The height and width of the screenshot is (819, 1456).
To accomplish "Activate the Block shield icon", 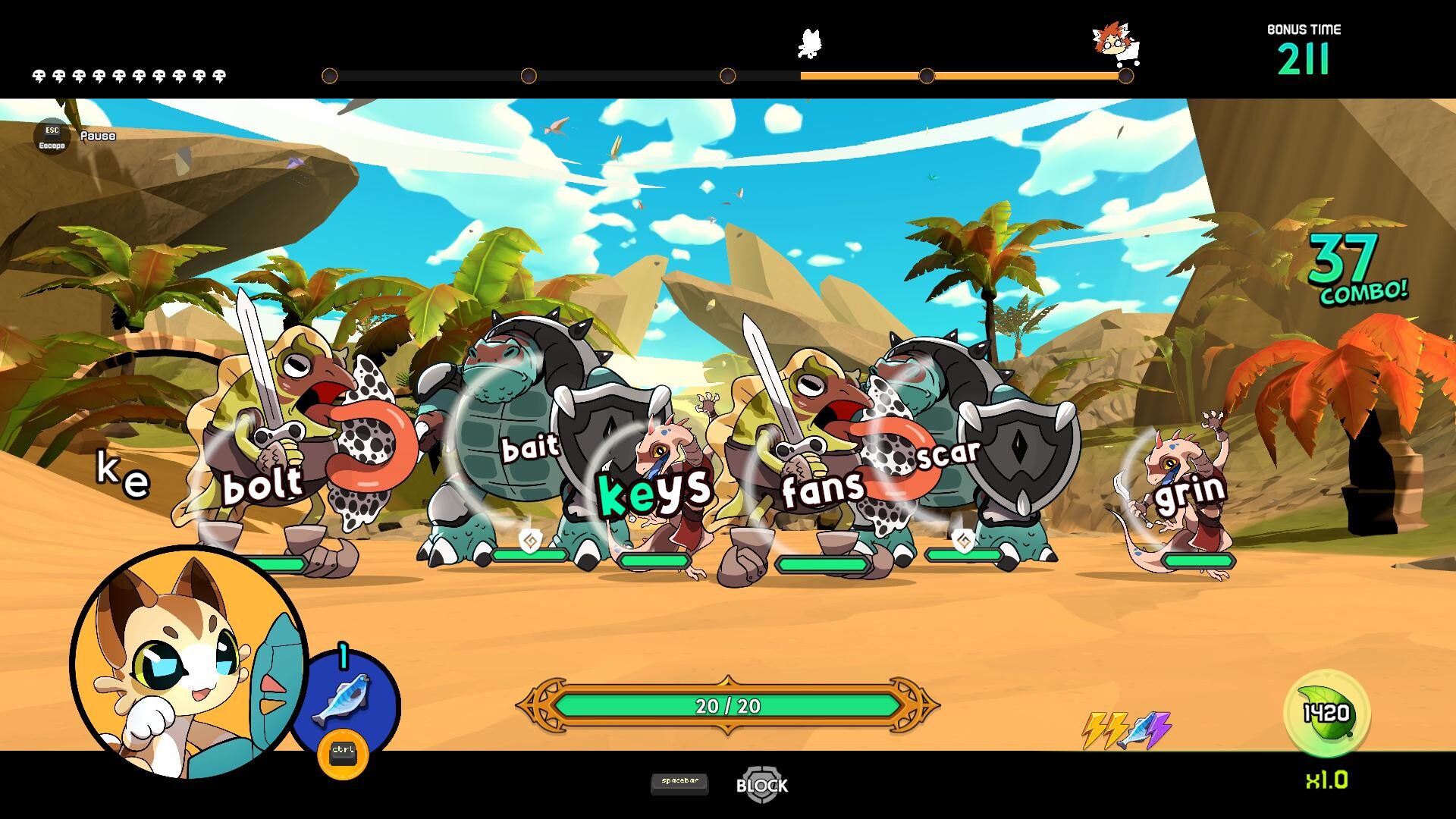I will pyautogui.click(x=761, y=784).
